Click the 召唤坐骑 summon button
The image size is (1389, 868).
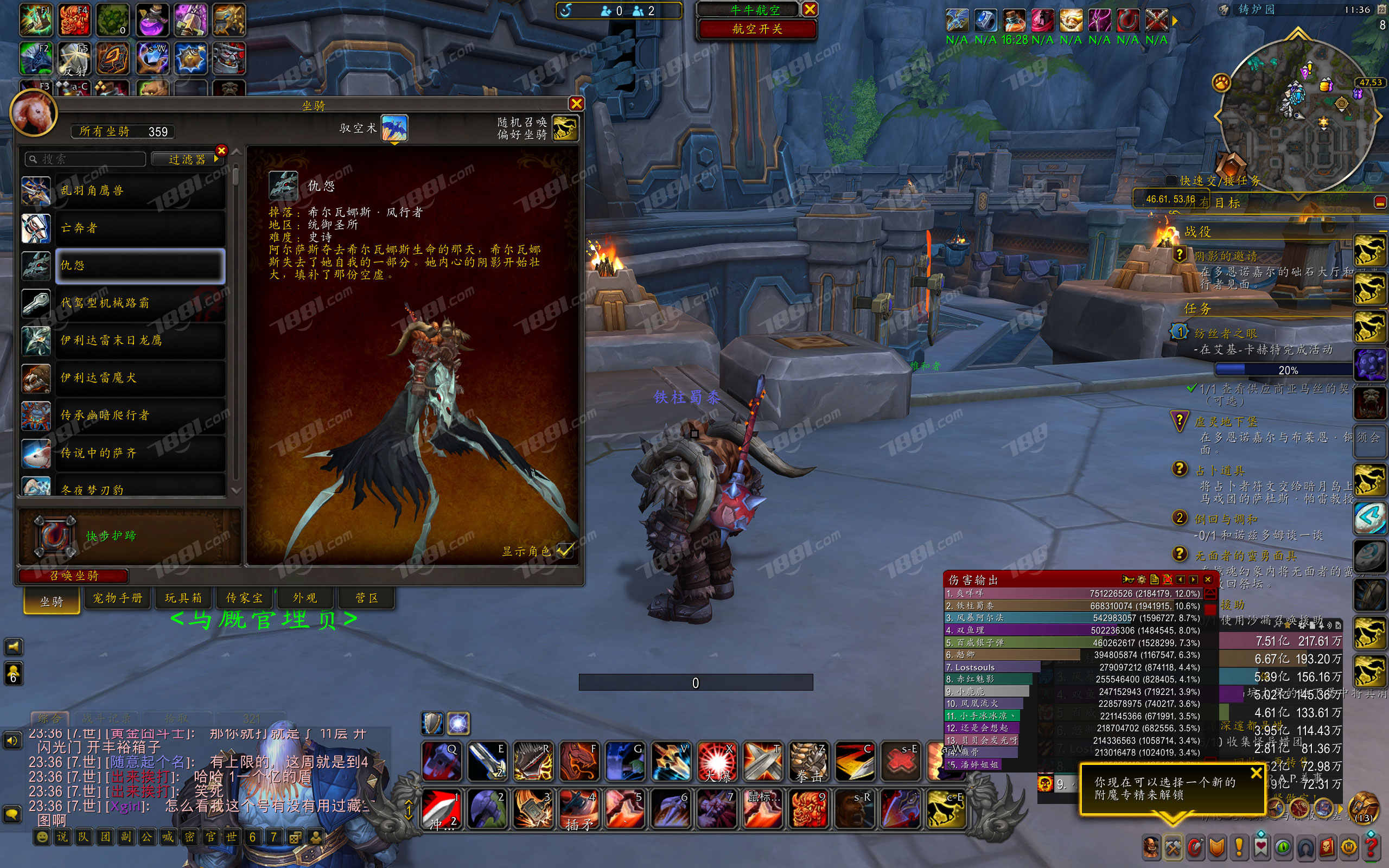pos(73,575)
